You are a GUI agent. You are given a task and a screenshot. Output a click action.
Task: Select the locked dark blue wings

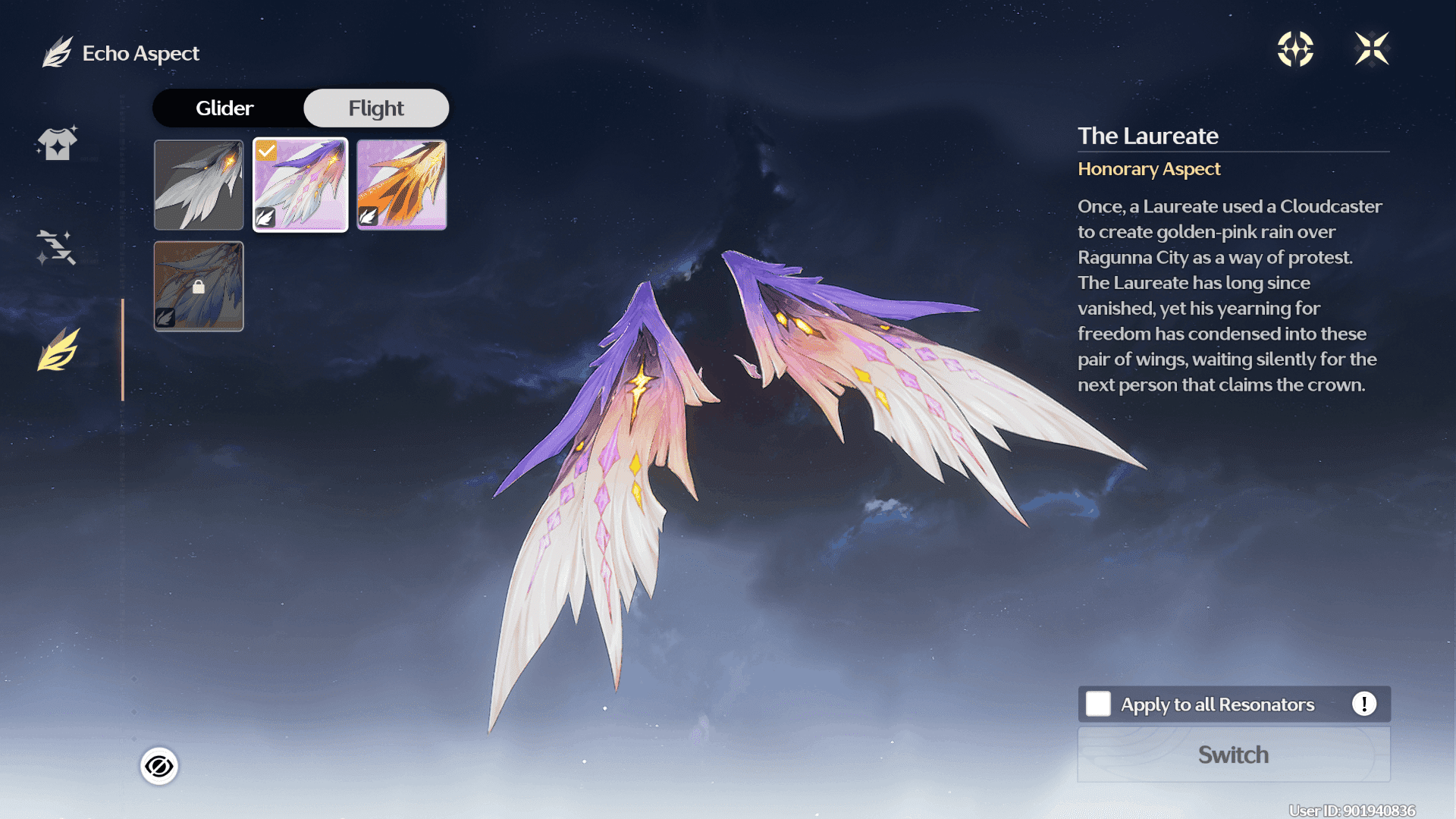point(199,287)
